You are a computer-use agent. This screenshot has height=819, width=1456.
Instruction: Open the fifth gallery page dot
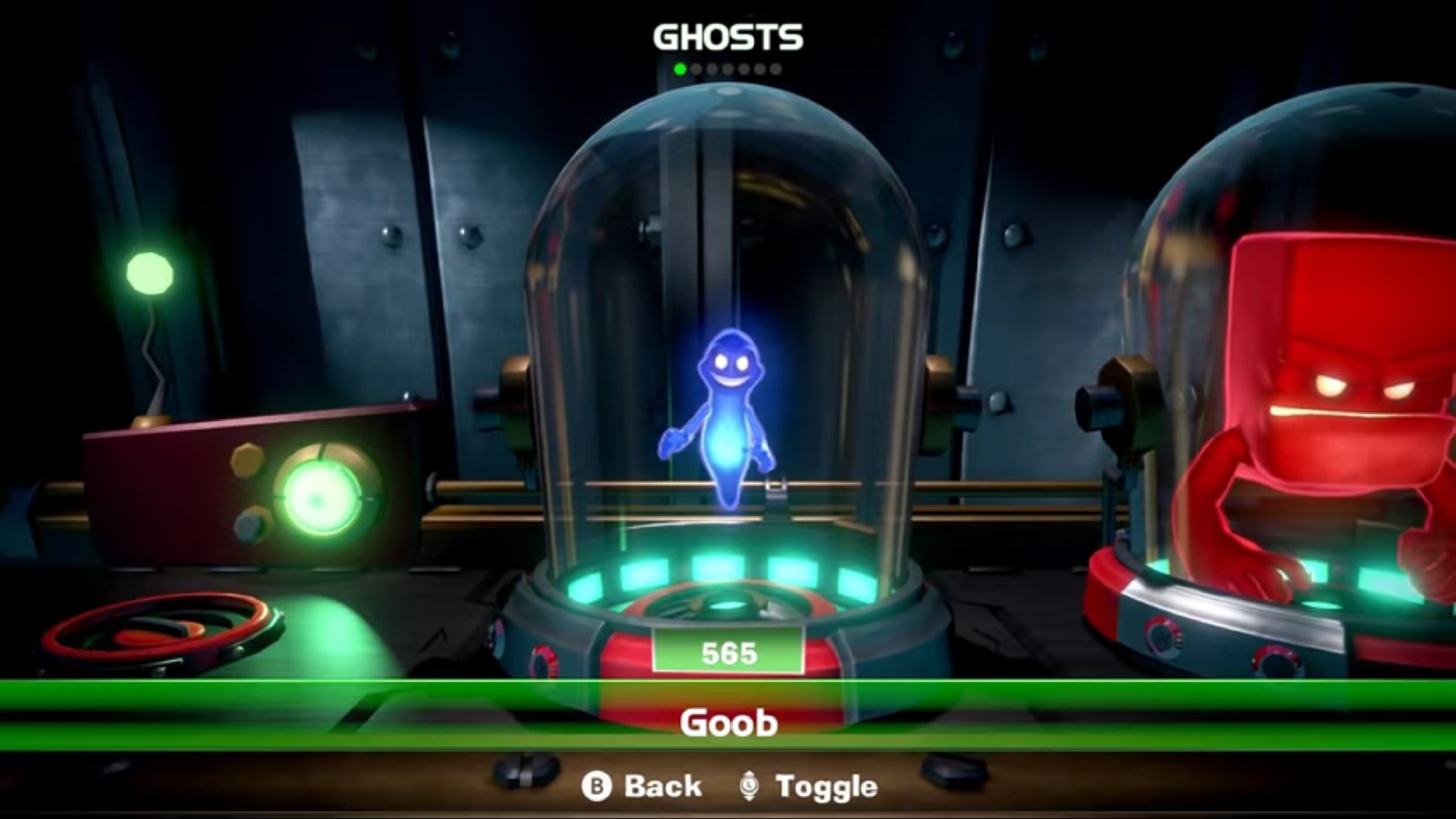743,68
